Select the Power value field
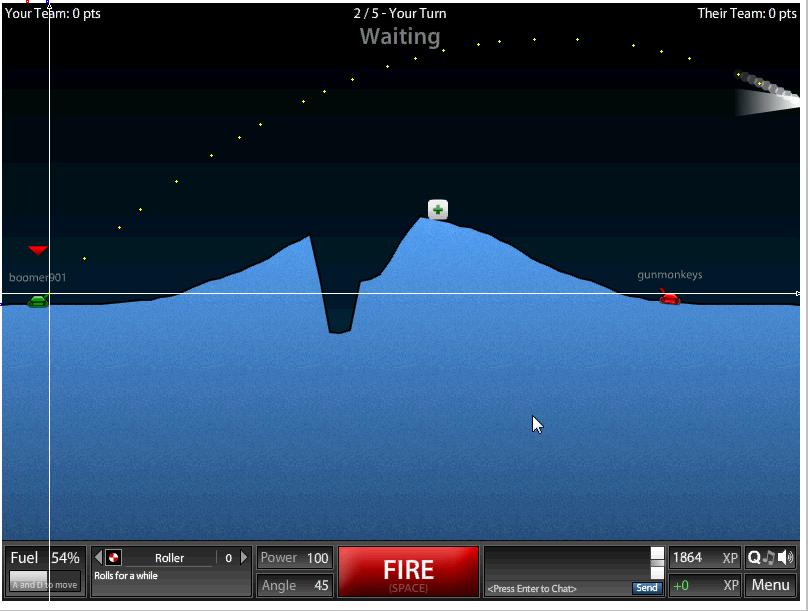Viewport: 808px width, 611px height. [x=318, y=558]
